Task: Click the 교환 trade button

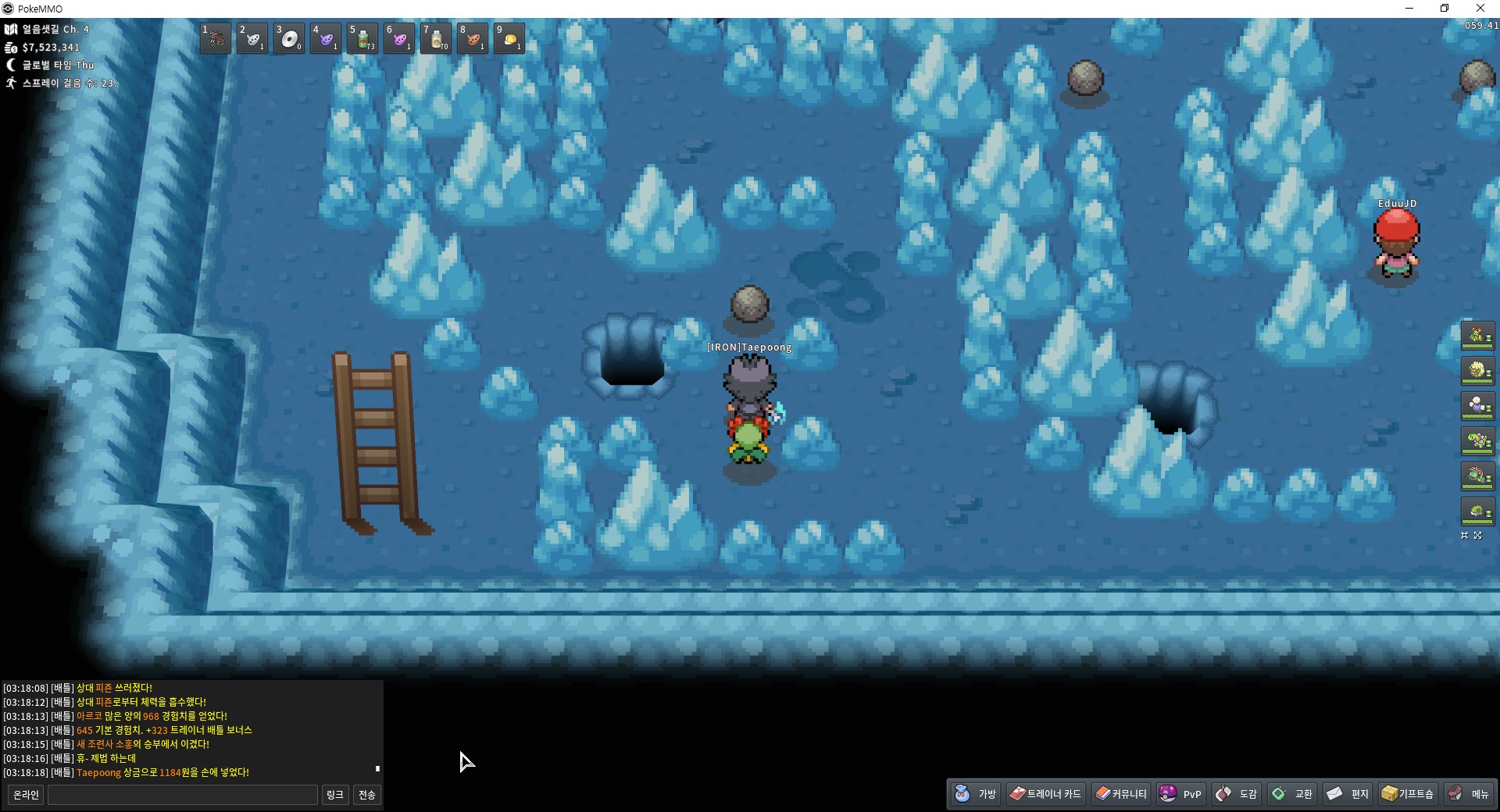Action: tap(1293, 794)
